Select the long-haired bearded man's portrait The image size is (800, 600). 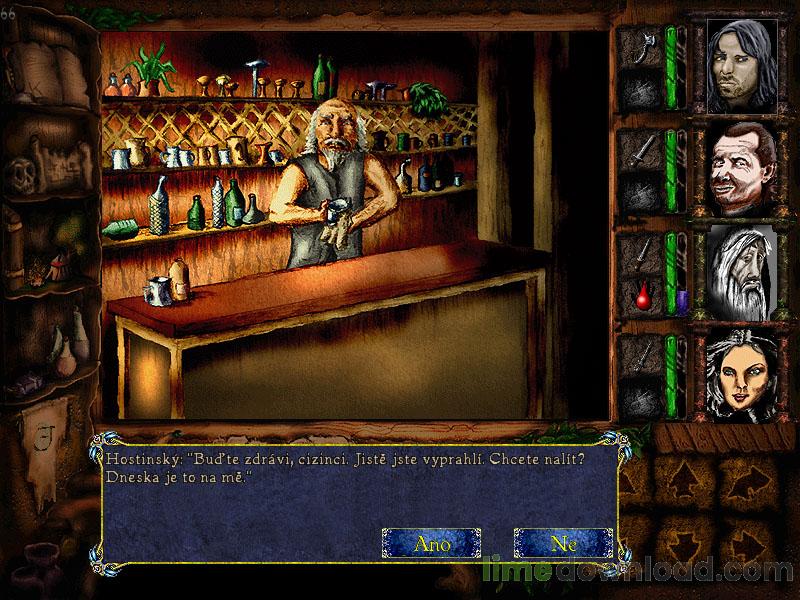click(x=745, y=66)
